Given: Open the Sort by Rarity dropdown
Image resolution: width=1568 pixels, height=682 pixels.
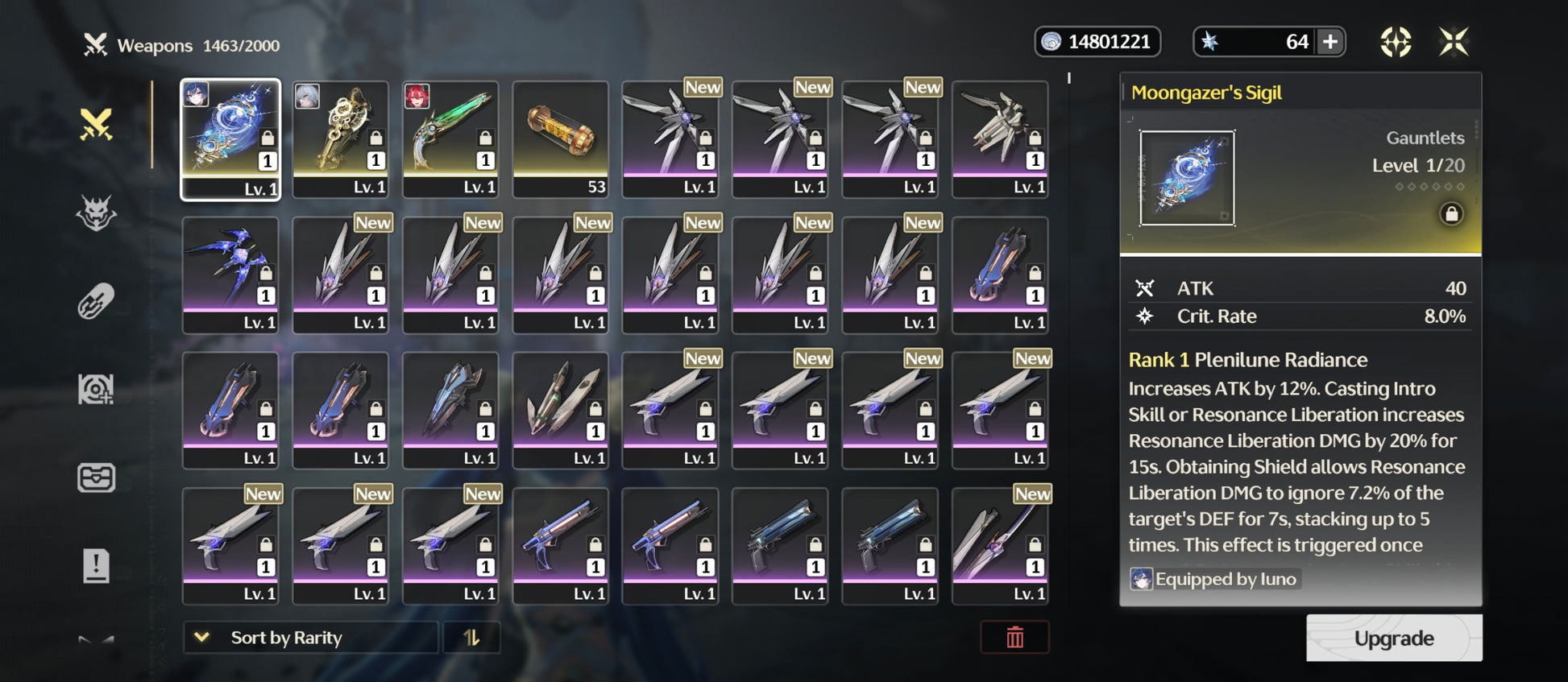Looking at the screenshot, I should tap(310, 638).
